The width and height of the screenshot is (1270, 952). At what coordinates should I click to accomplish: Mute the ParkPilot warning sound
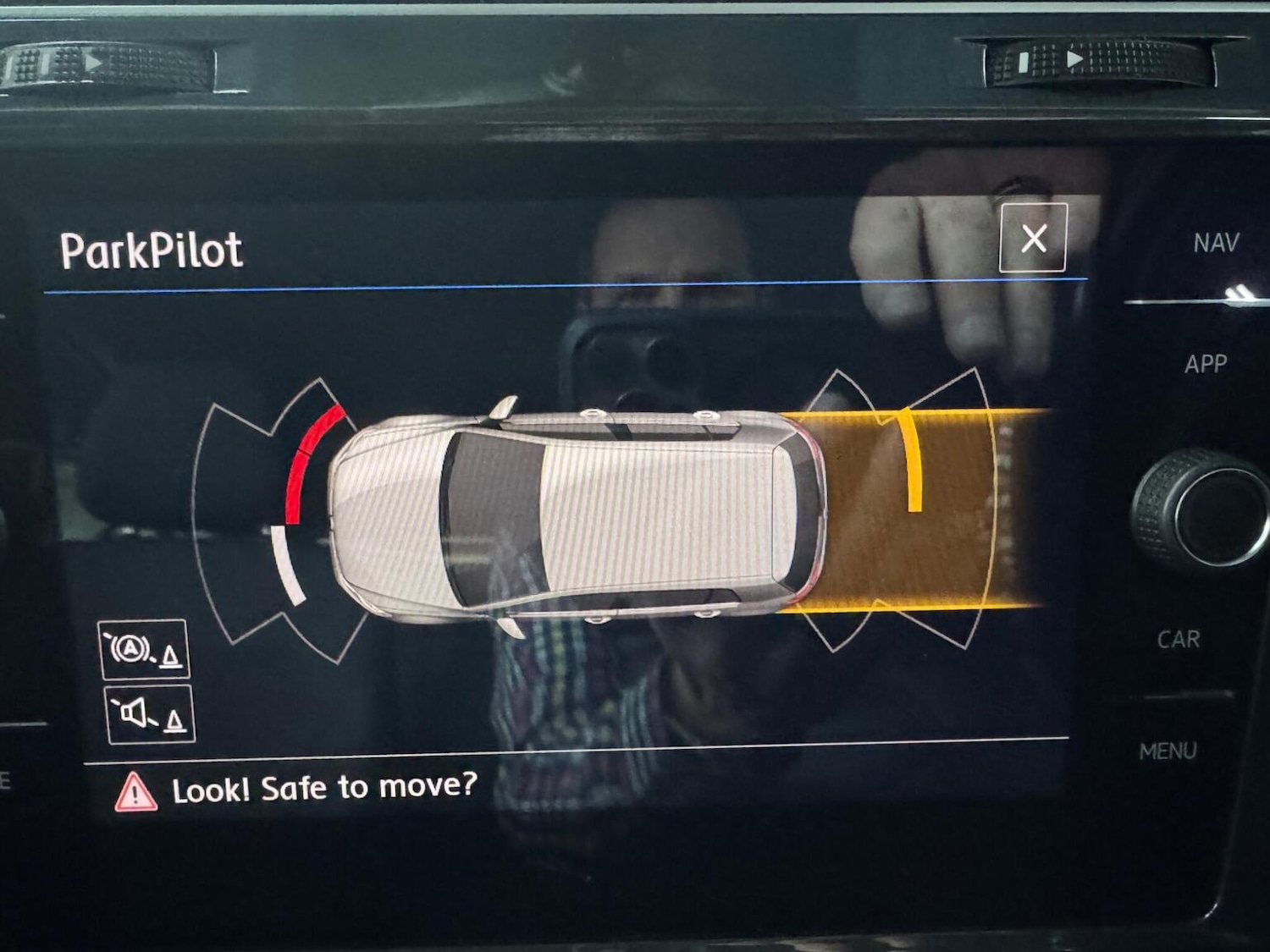coord(150,715)
